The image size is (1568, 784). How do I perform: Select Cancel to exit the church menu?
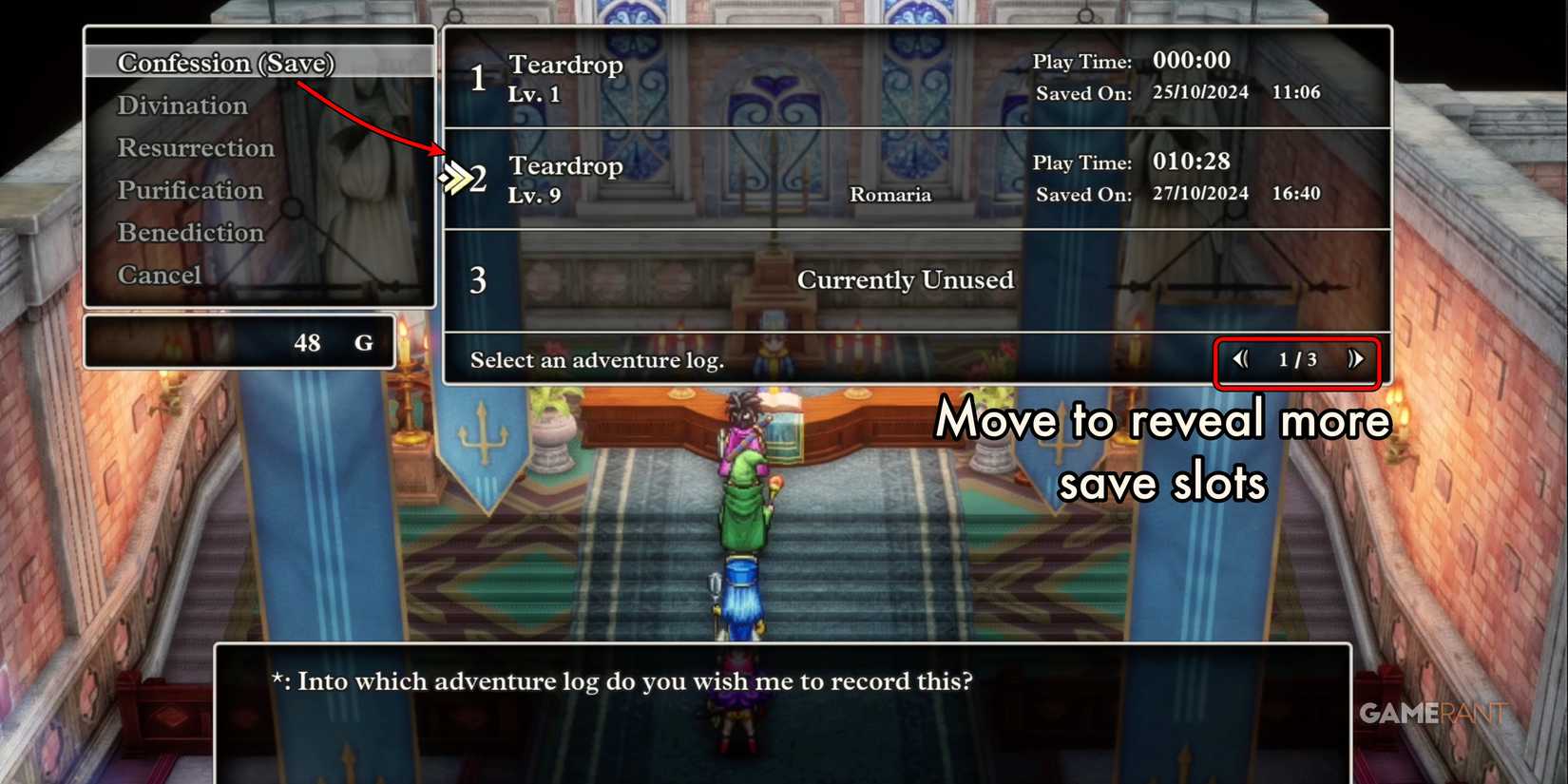pos(160,274)
